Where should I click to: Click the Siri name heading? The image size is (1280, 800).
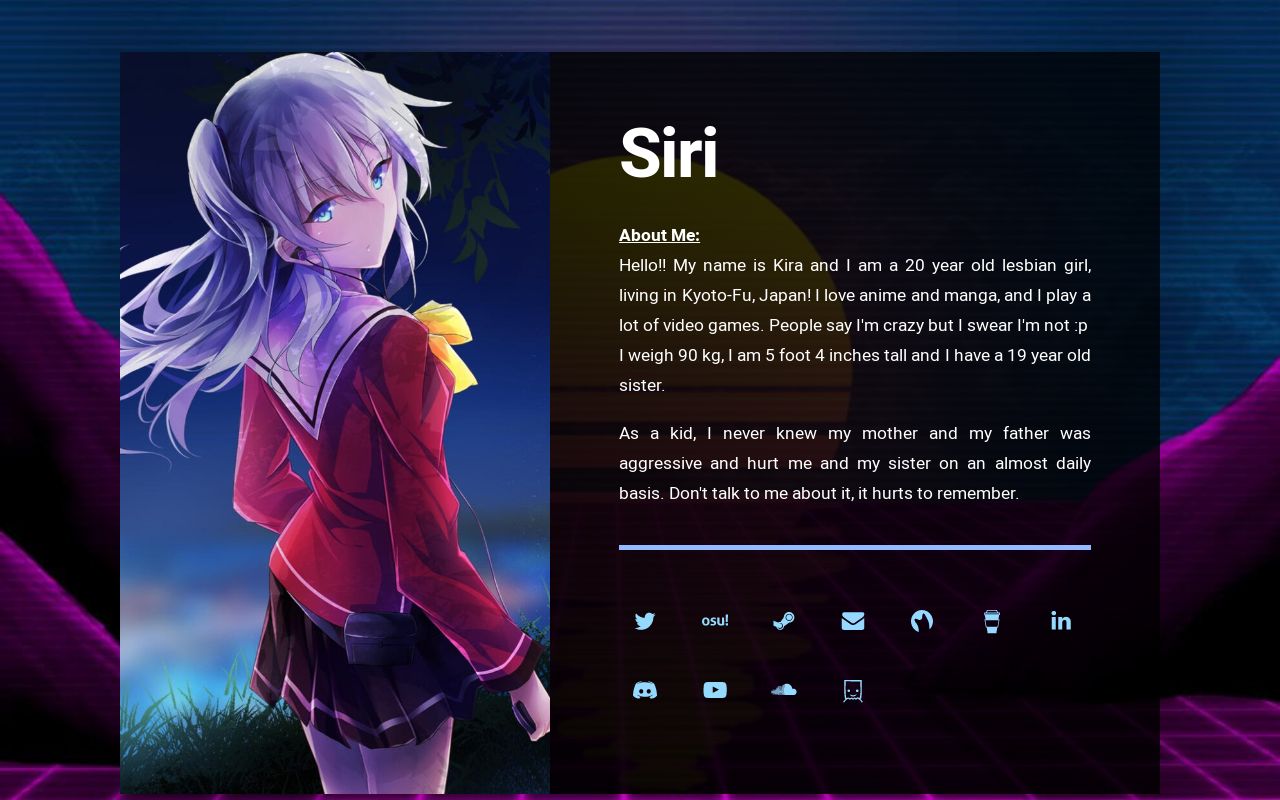click(668, 153)
